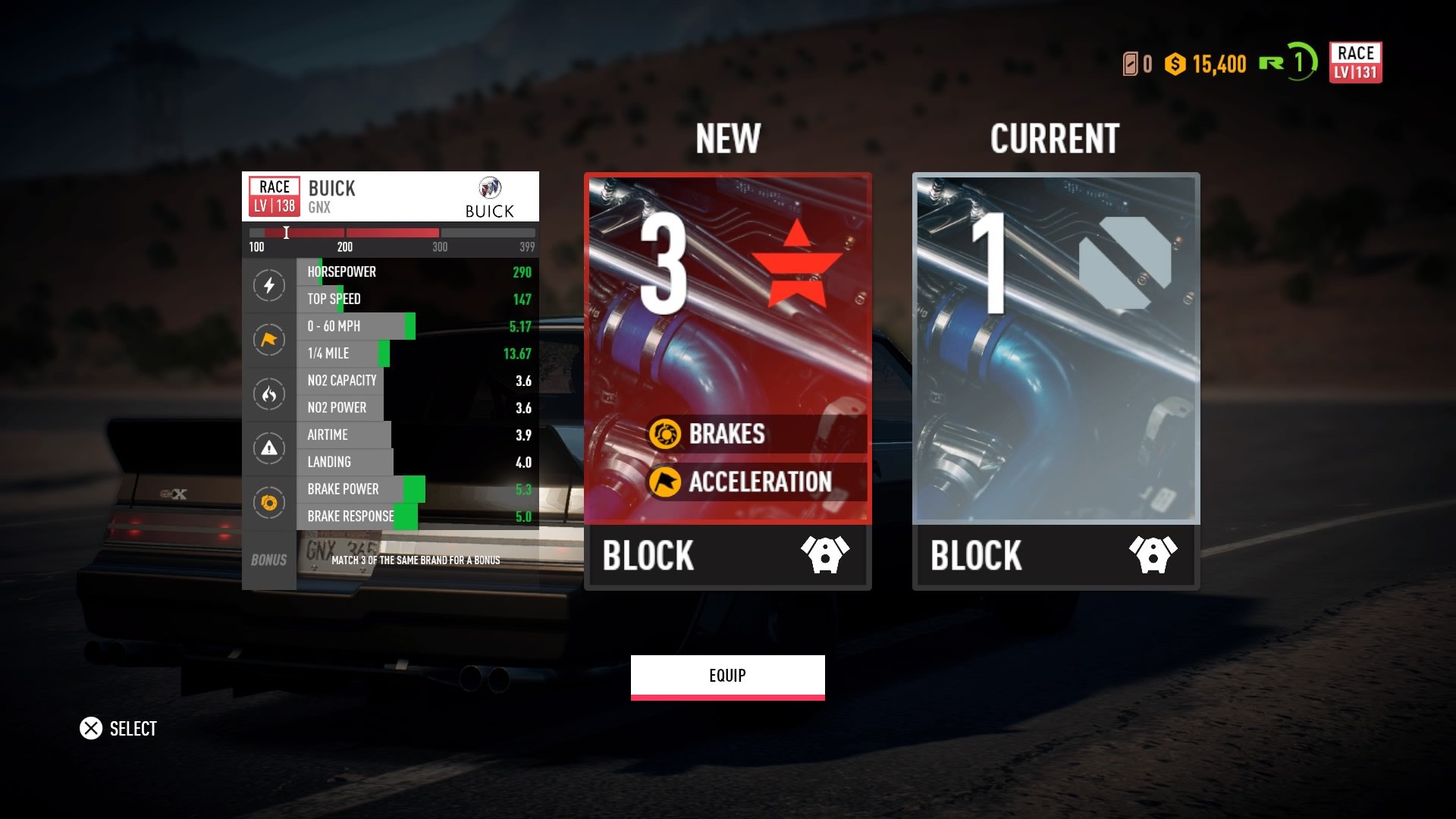1456x819 pixels.
Task: Click the engine block icon on the NEW card
Action: 824,554
